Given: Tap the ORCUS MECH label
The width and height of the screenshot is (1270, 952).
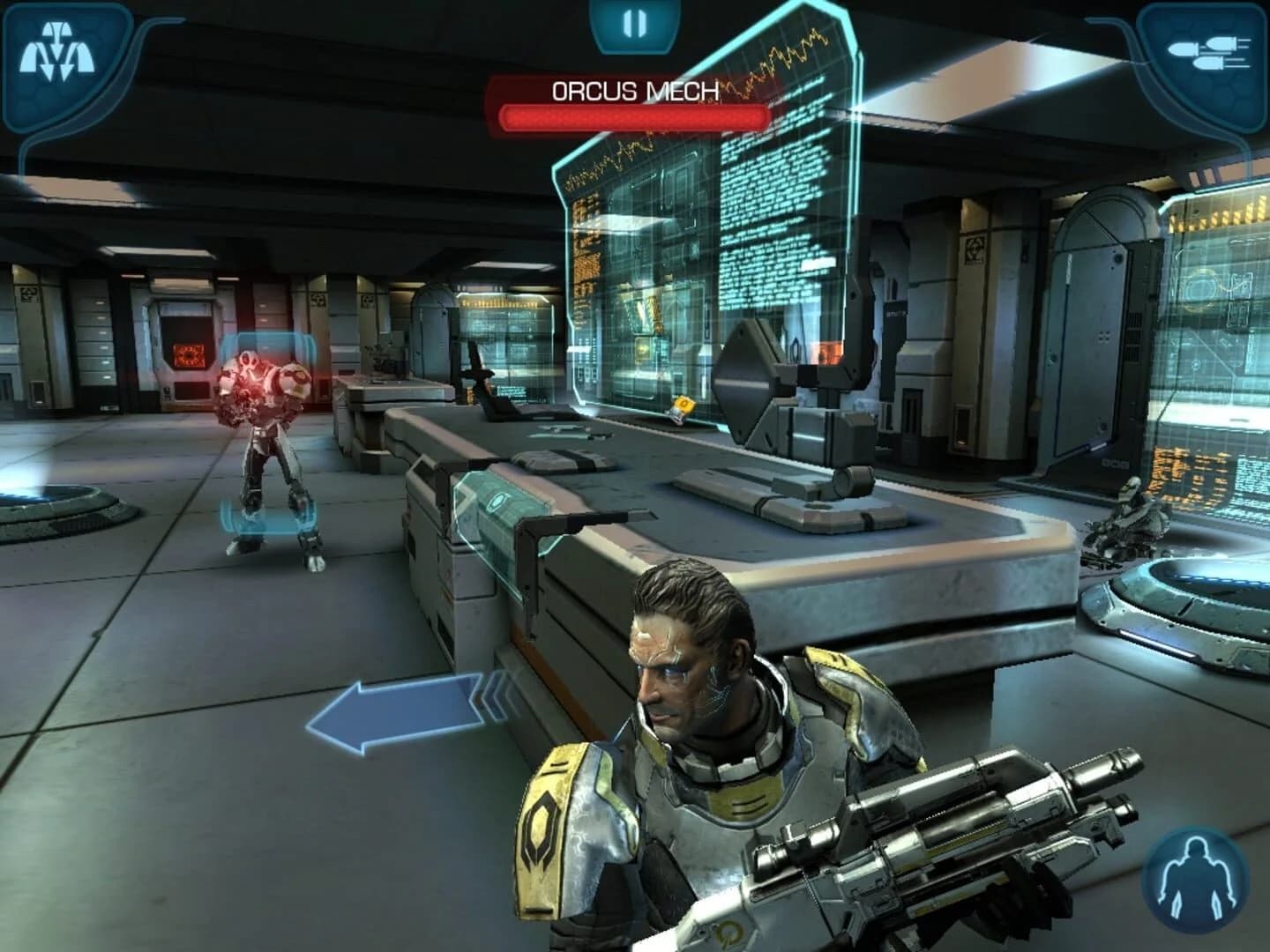Looking at the screenshot, I should 635,88.
